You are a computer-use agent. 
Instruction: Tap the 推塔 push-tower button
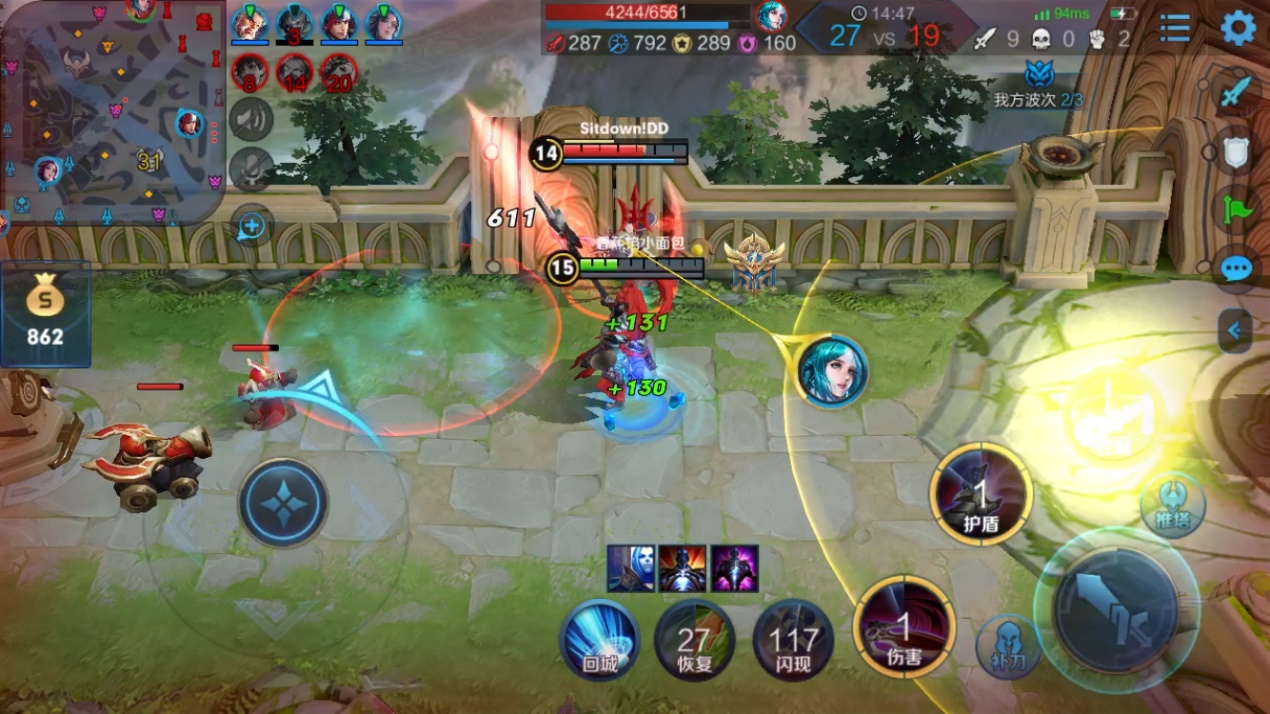[x=1172, y=505]
